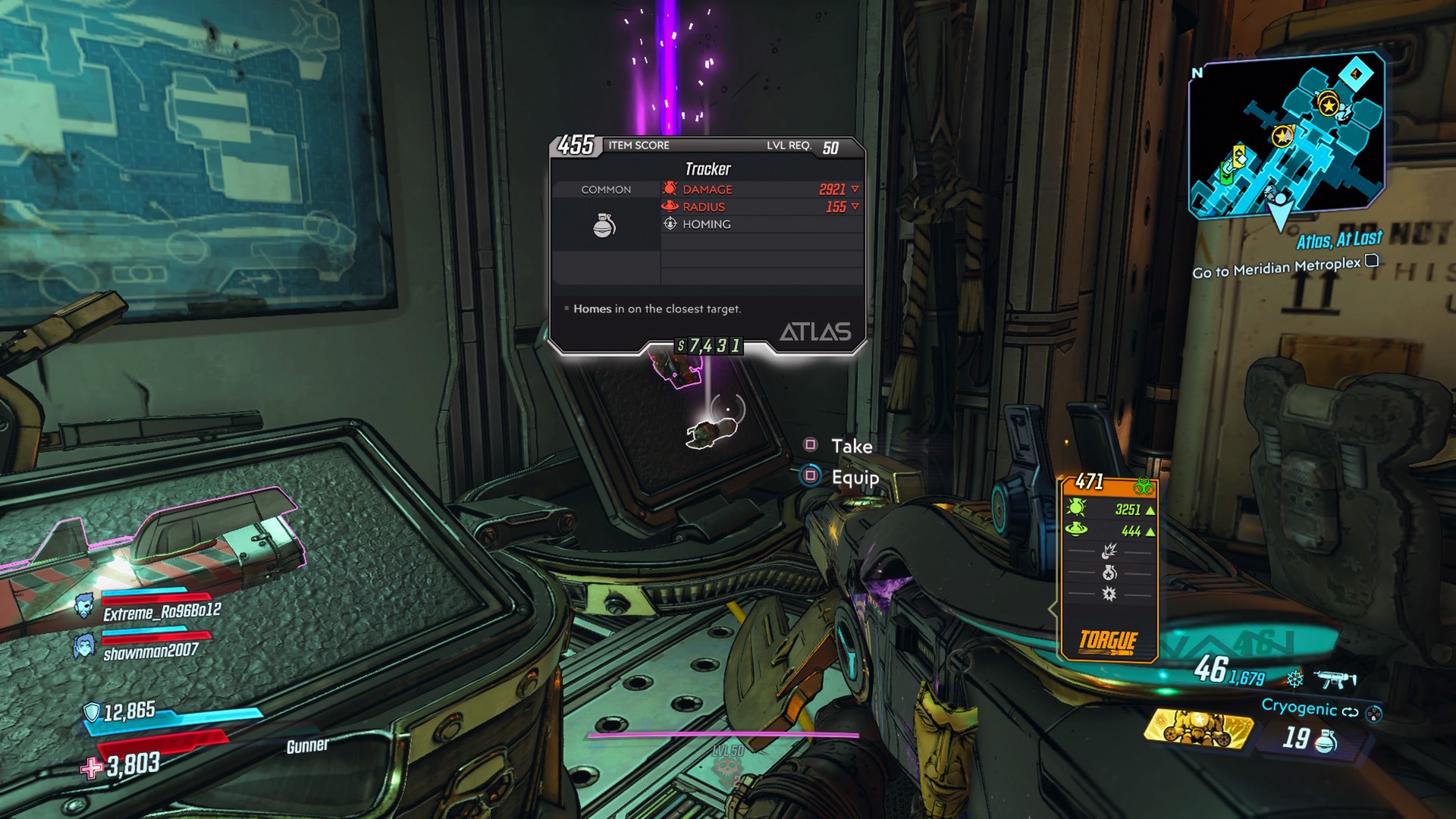Click the Radius splash icon on the card
This screenshot has width=1456, height=819.
670,206
